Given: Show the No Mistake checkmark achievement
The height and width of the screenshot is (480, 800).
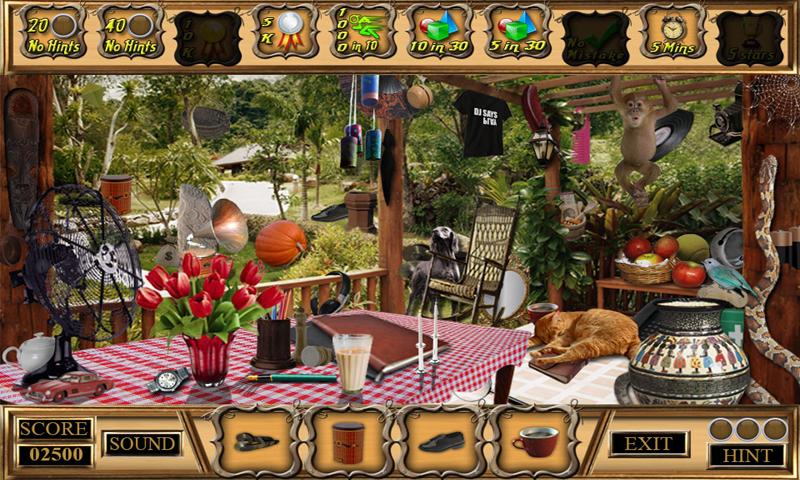Looking at the screenshot, I should [594, 36].
